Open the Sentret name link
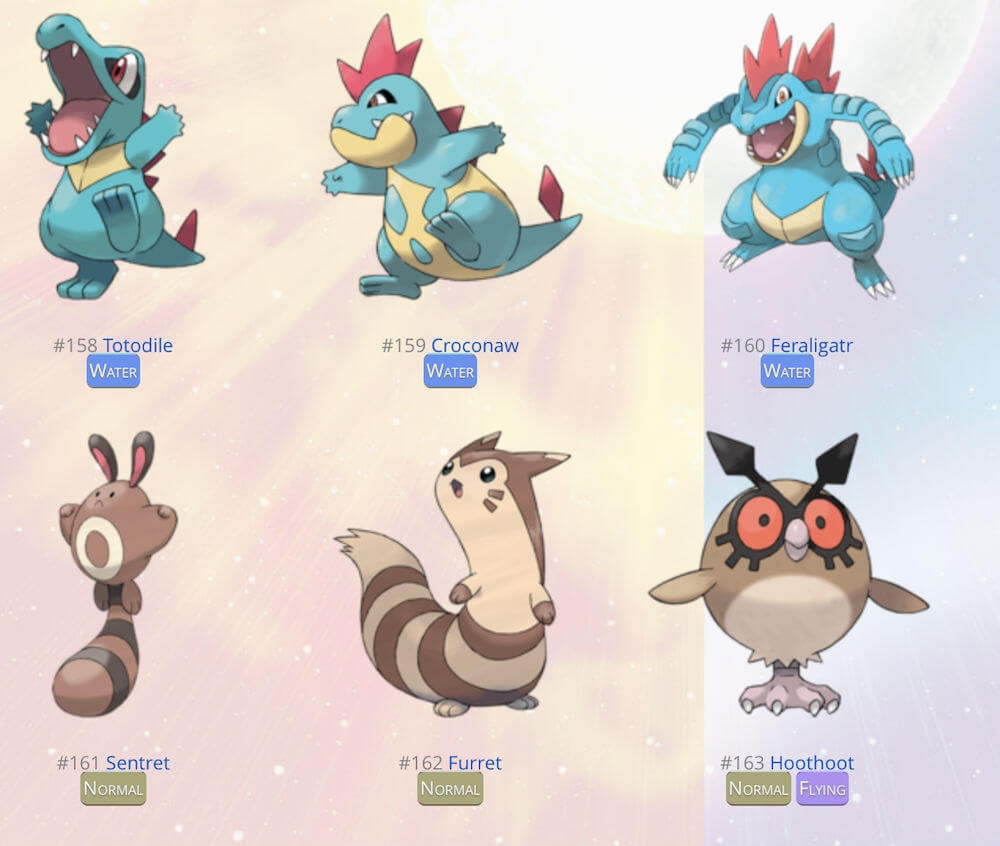 (138, 763)
